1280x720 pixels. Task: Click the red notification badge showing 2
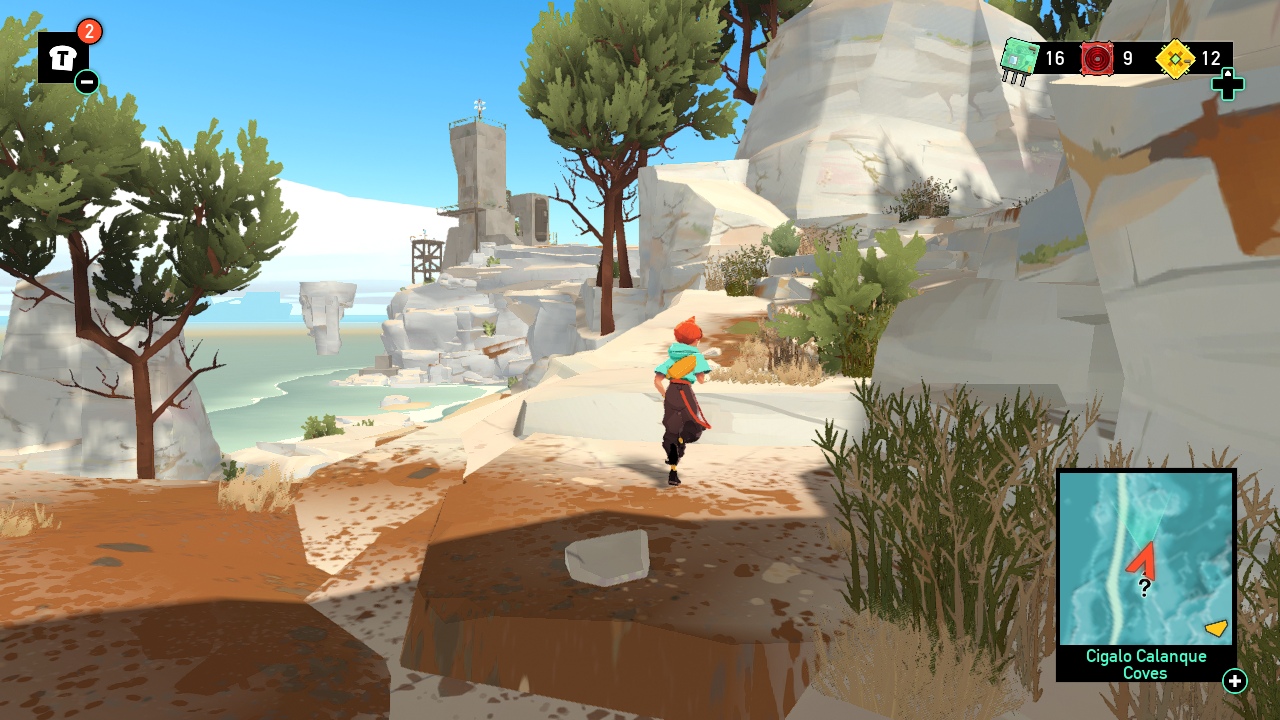tap(88, 31)
